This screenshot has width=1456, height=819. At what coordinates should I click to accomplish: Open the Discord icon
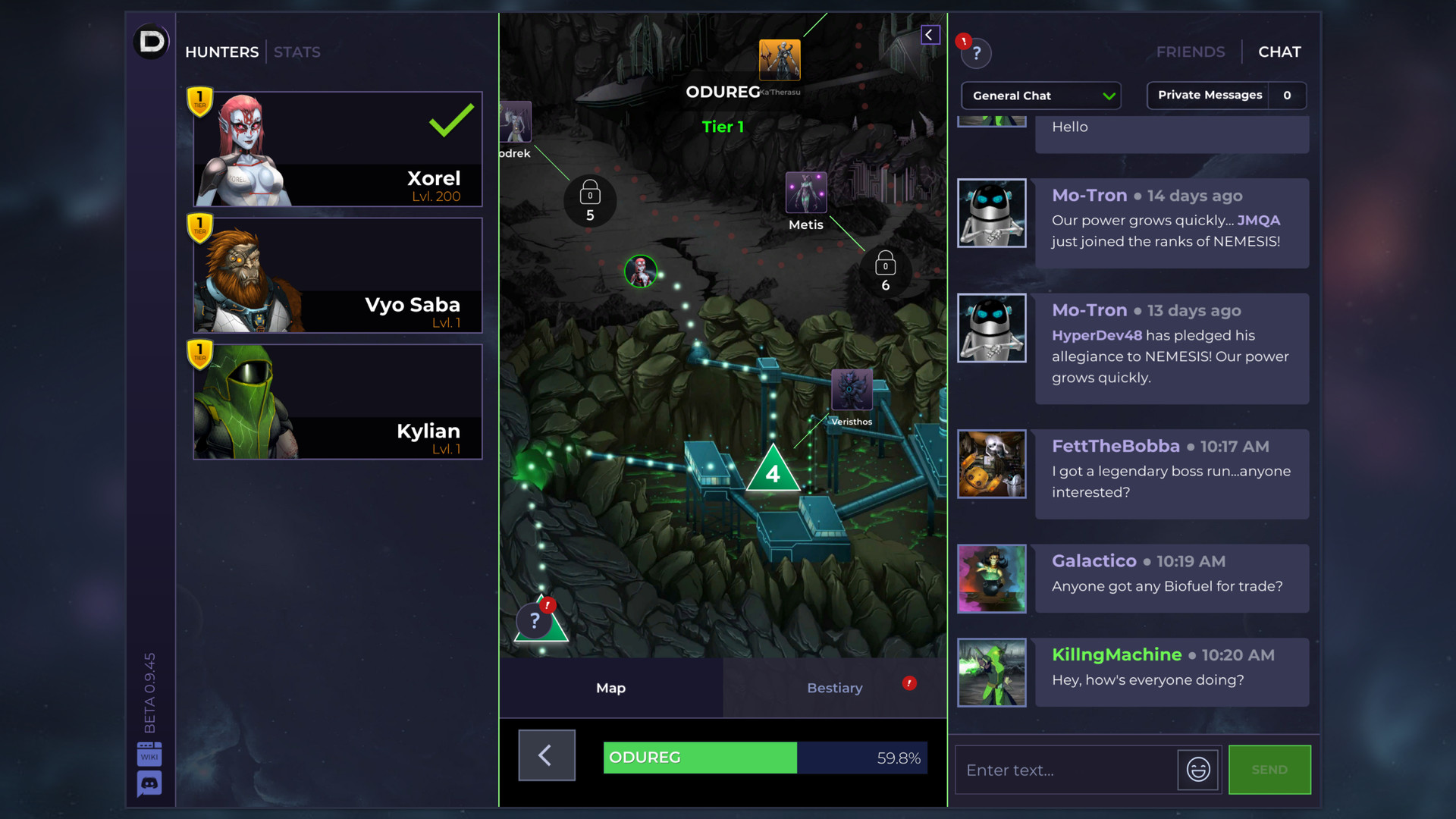149,783
